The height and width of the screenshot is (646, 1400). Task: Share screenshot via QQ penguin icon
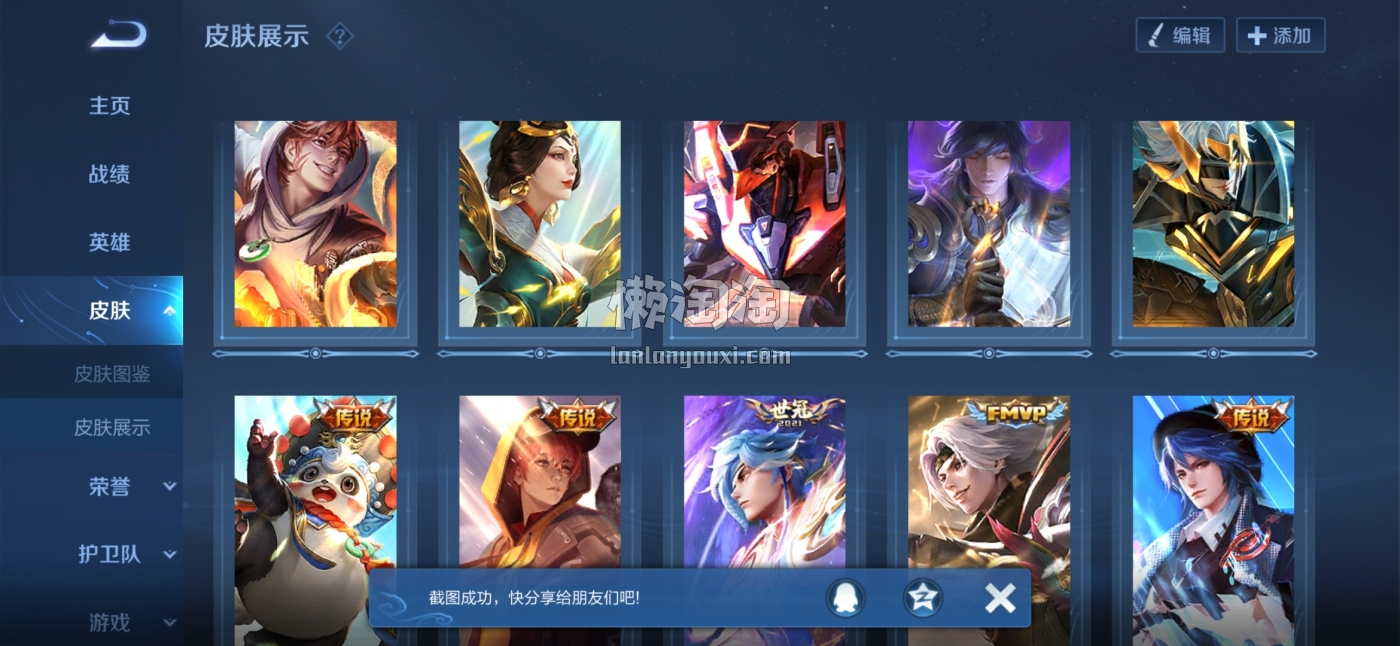[x=845, y=598]
